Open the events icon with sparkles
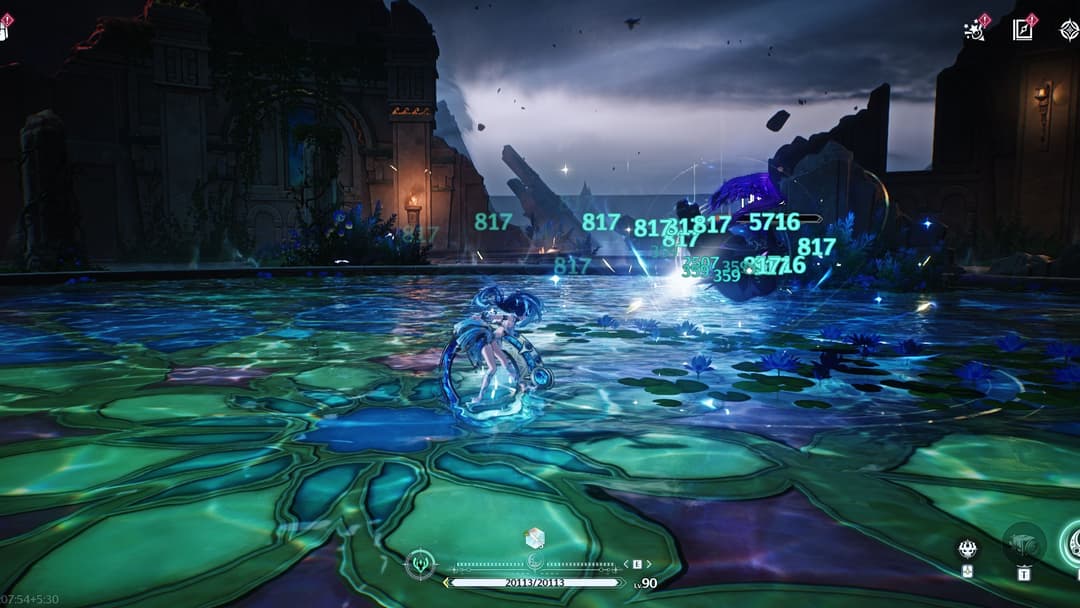The height and width of the screenshot is (608, 1080). 974,29
